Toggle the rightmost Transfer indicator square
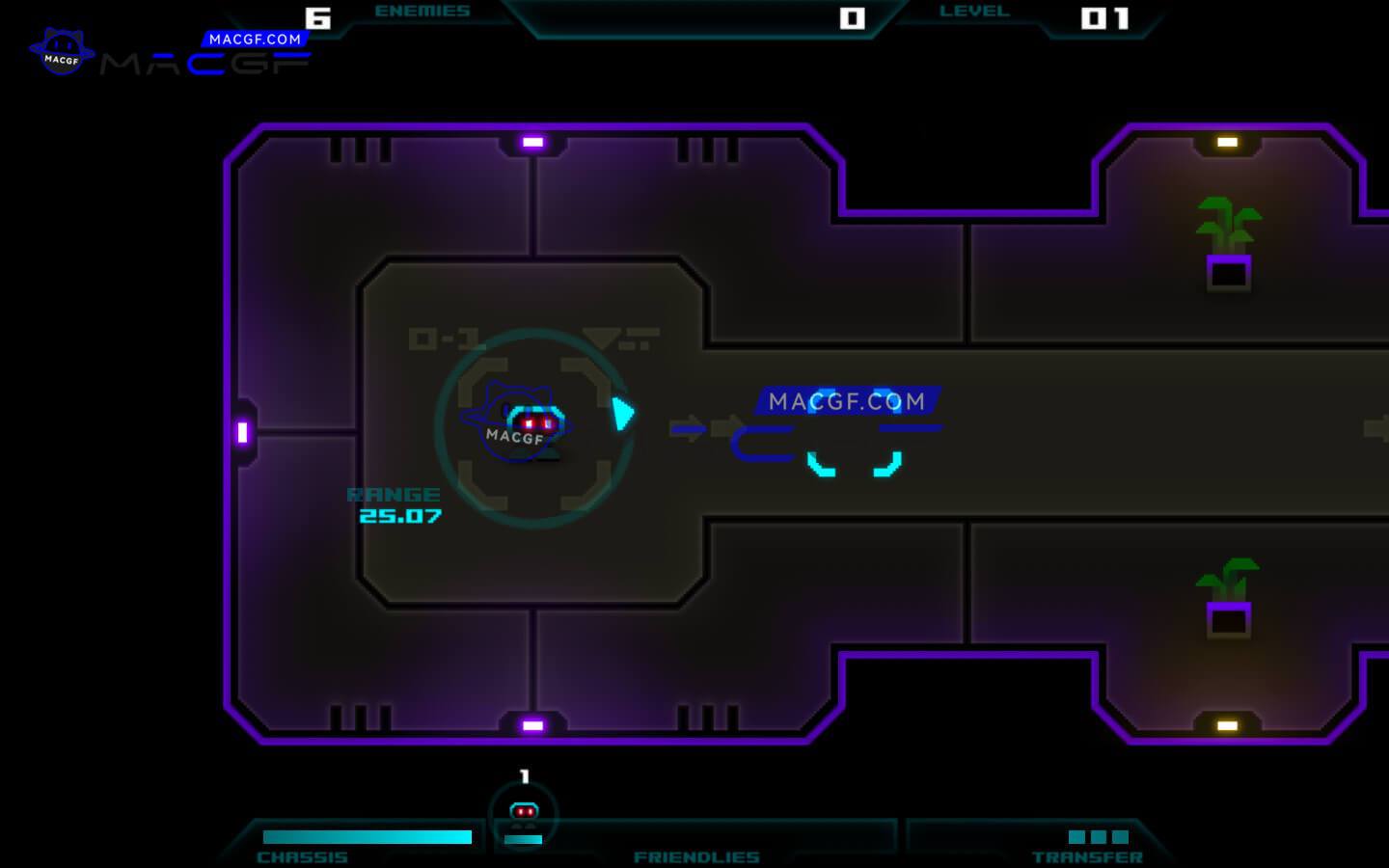The height and width of the screenshot is (868, 1389). point(1122,837)
